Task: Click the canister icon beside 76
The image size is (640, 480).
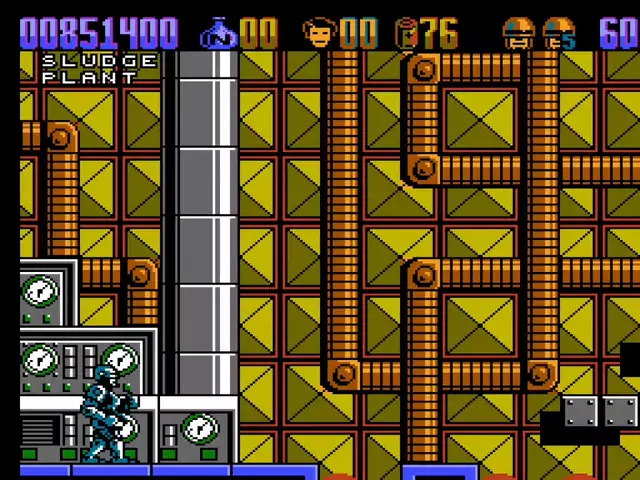Action: pos(406,34)
